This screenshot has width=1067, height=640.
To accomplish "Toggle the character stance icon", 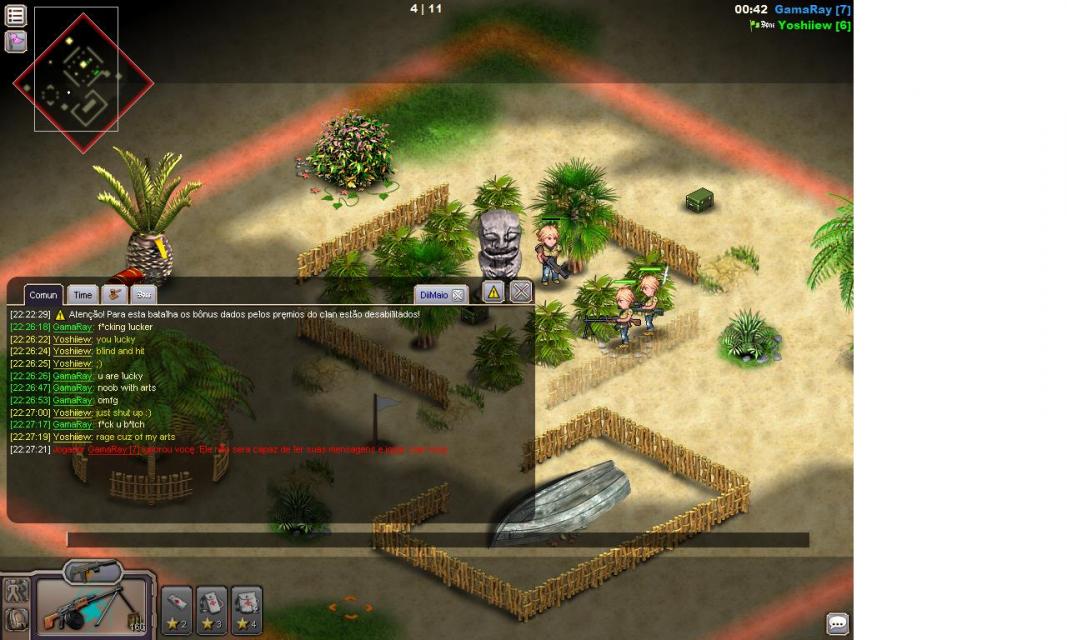I will (16, 590).
